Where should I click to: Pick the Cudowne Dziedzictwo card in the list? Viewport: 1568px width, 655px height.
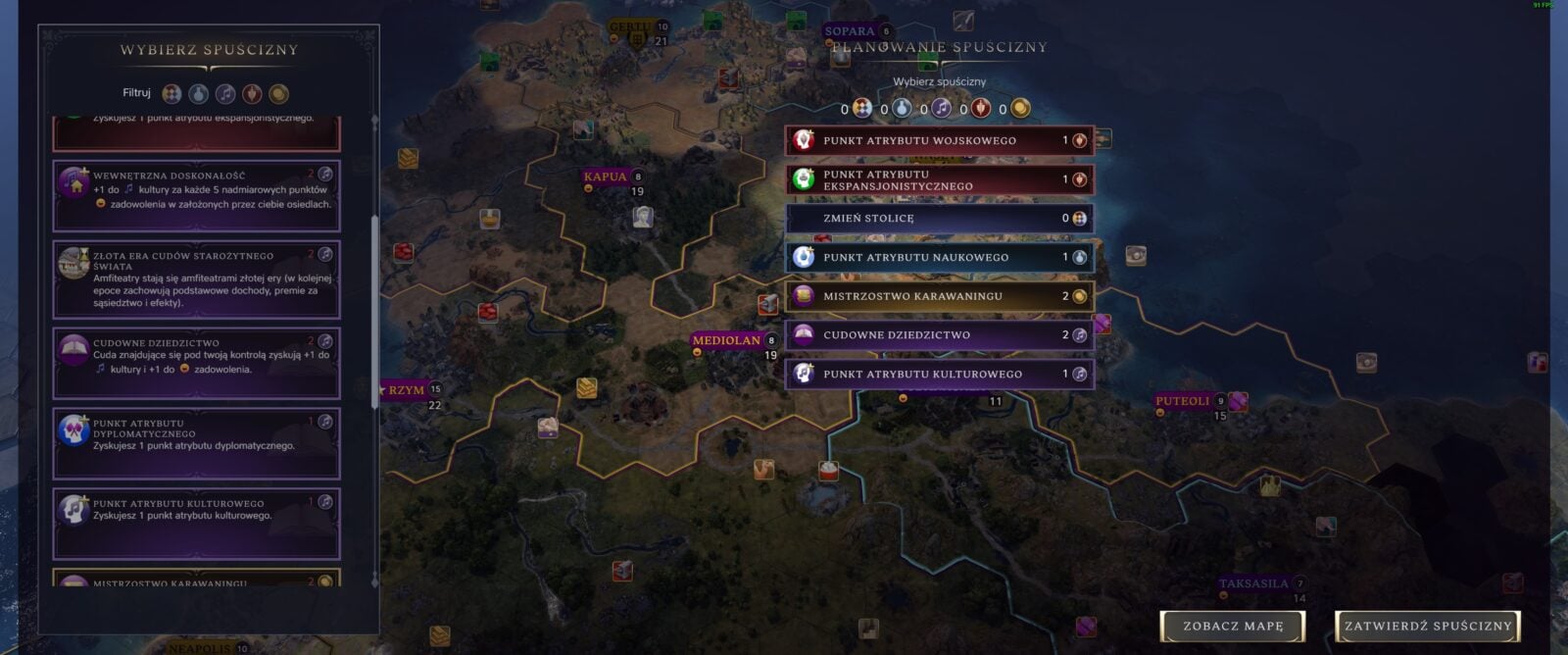pos(196,363)
